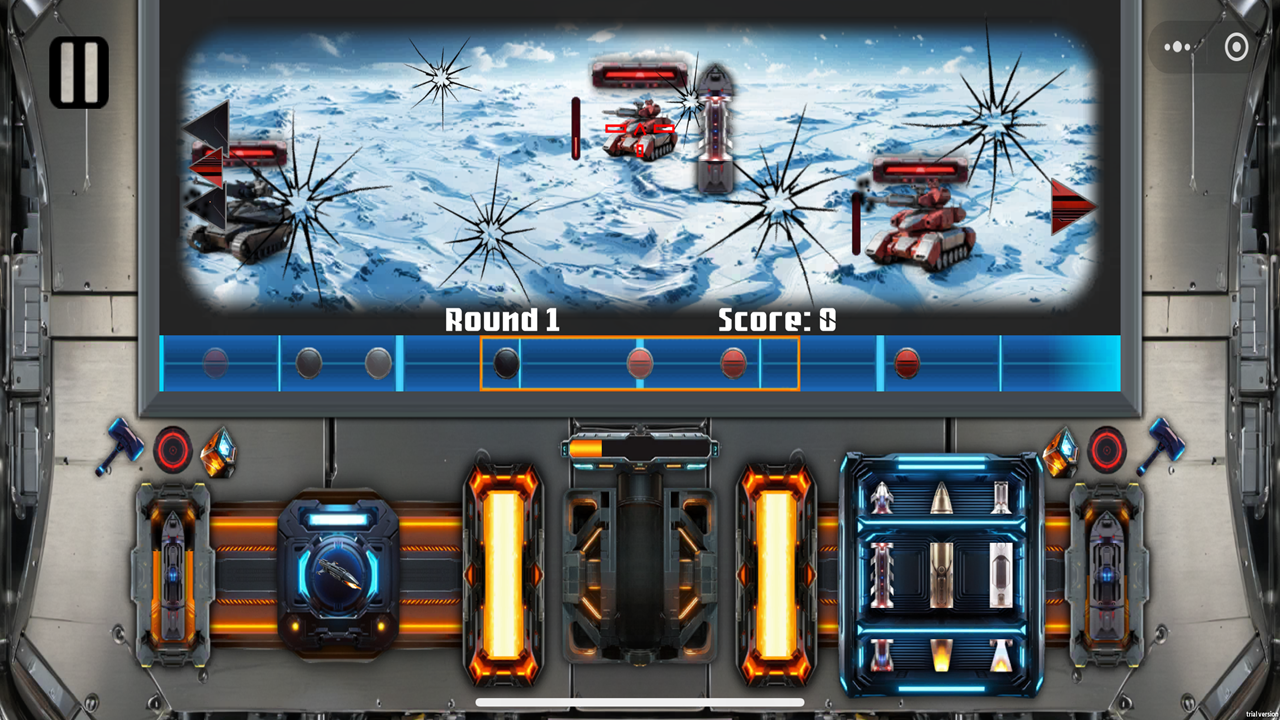The image size is (1280, 720).
Task: Select the red rocket in the ammo rack
Action: tap(882, 497)
